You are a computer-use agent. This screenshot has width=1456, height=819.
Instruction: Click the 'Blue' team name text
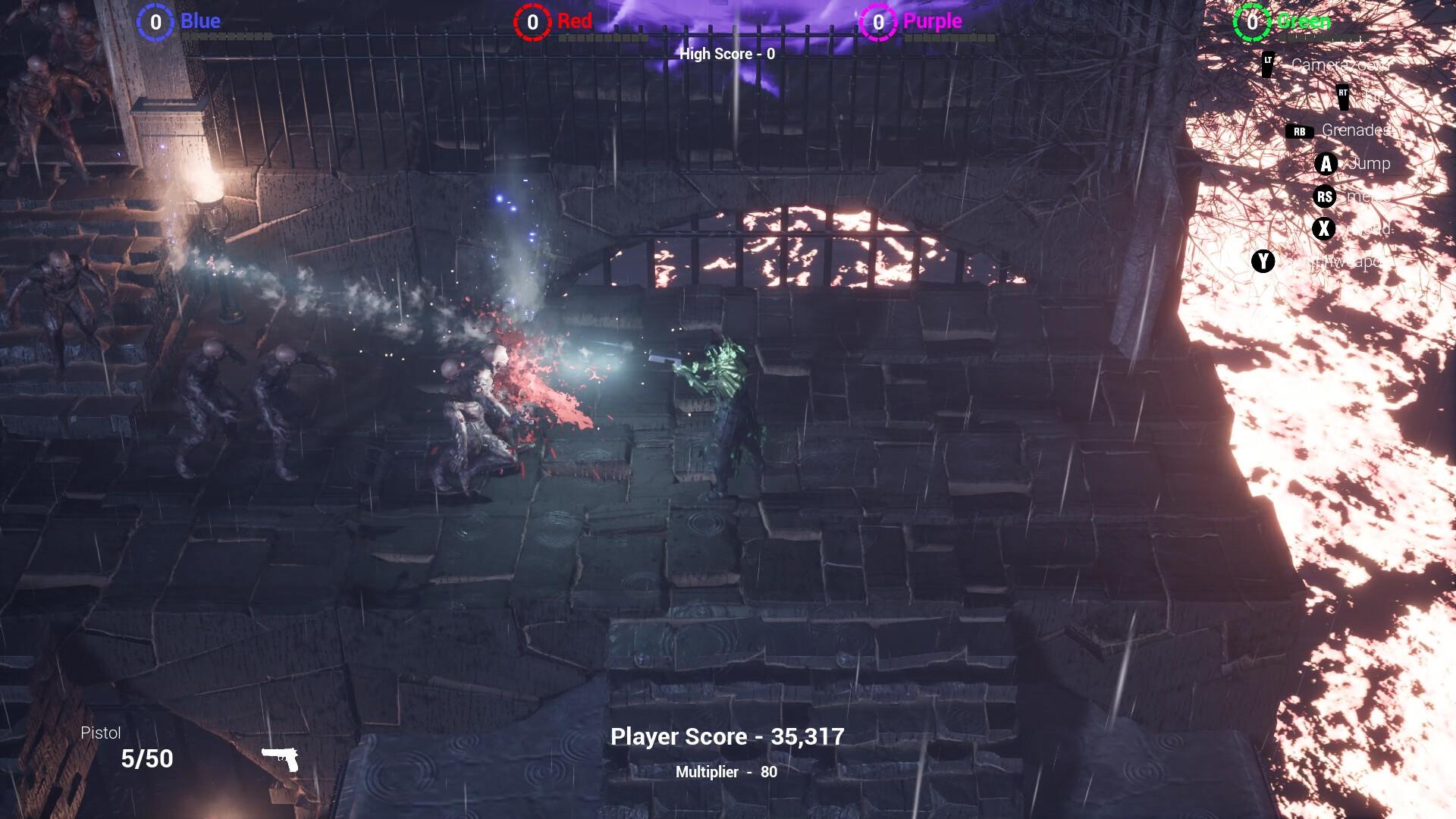point(200,21)
